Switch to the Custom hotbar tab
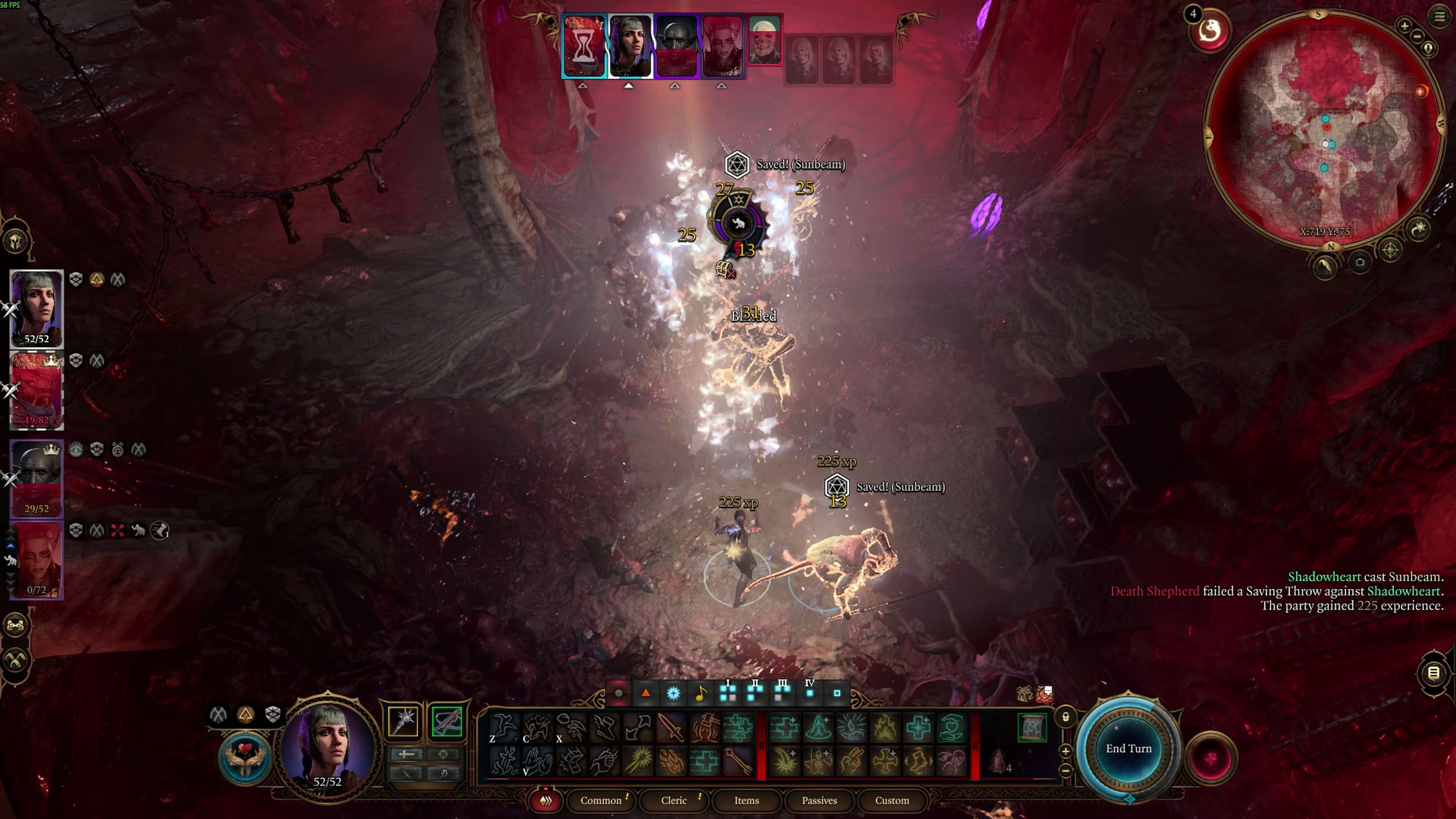This screenshot has width=1456, height=819. click(892, 800)
